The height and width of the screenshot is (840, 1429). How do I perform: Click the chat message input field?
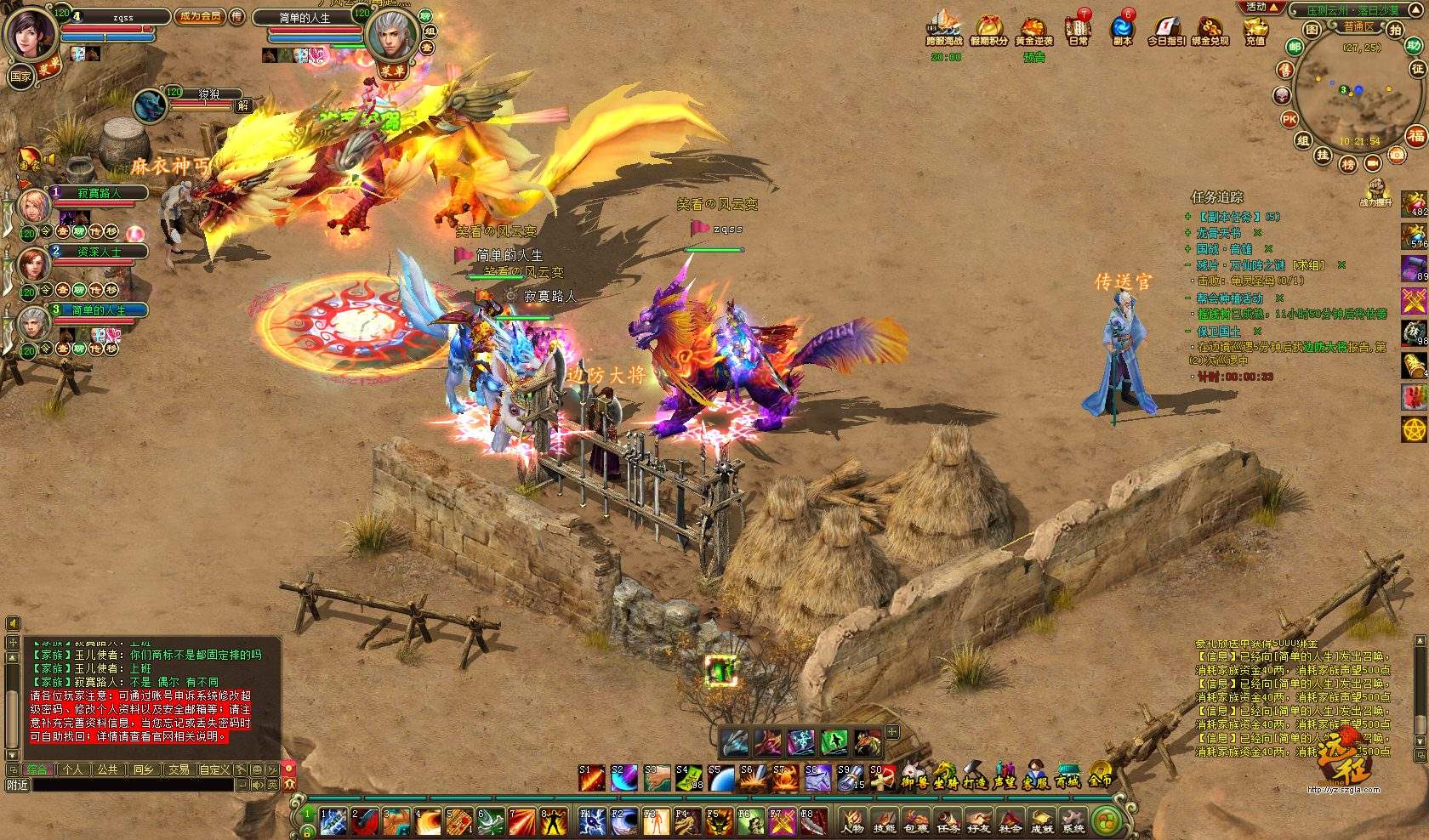[132, 785]
